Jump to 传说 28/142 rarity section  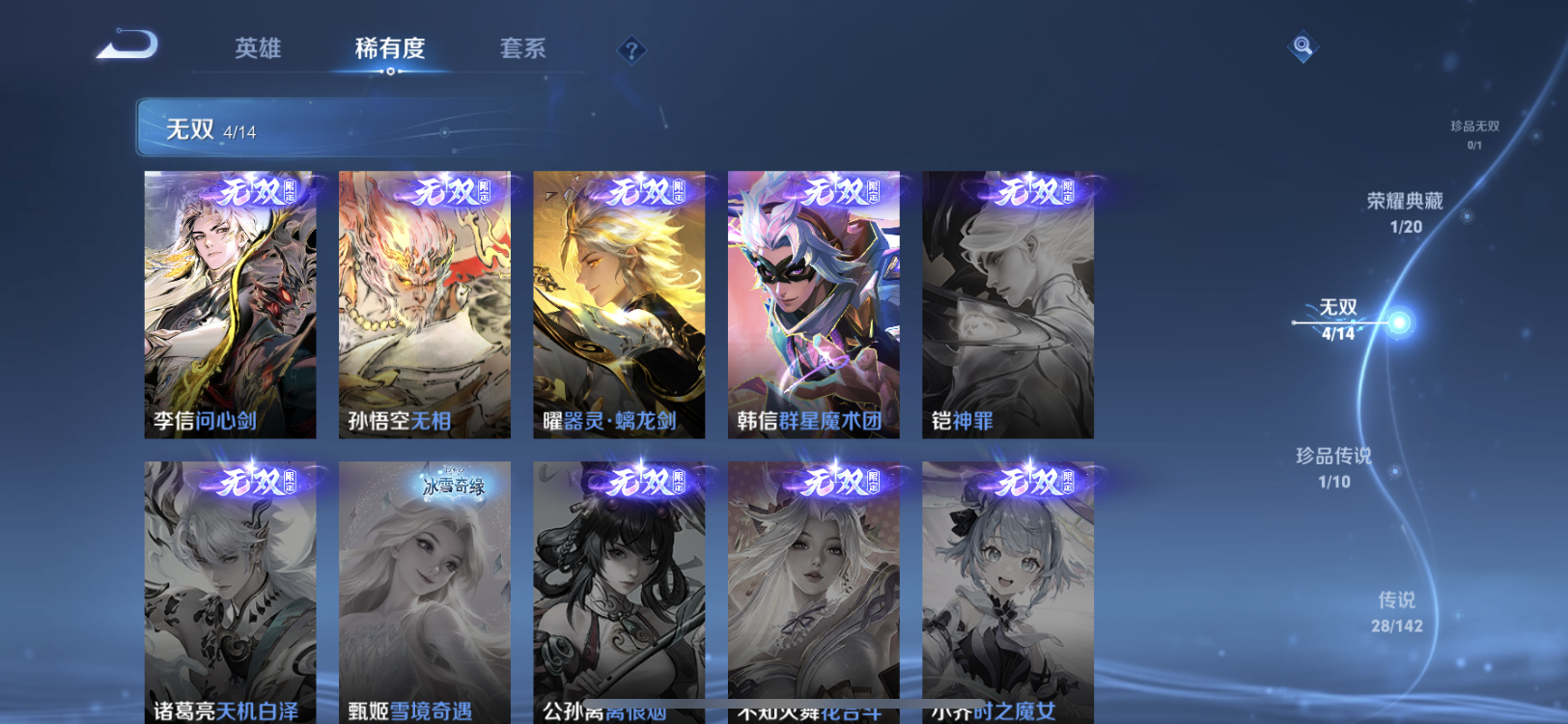click(x=1397, y=610)
